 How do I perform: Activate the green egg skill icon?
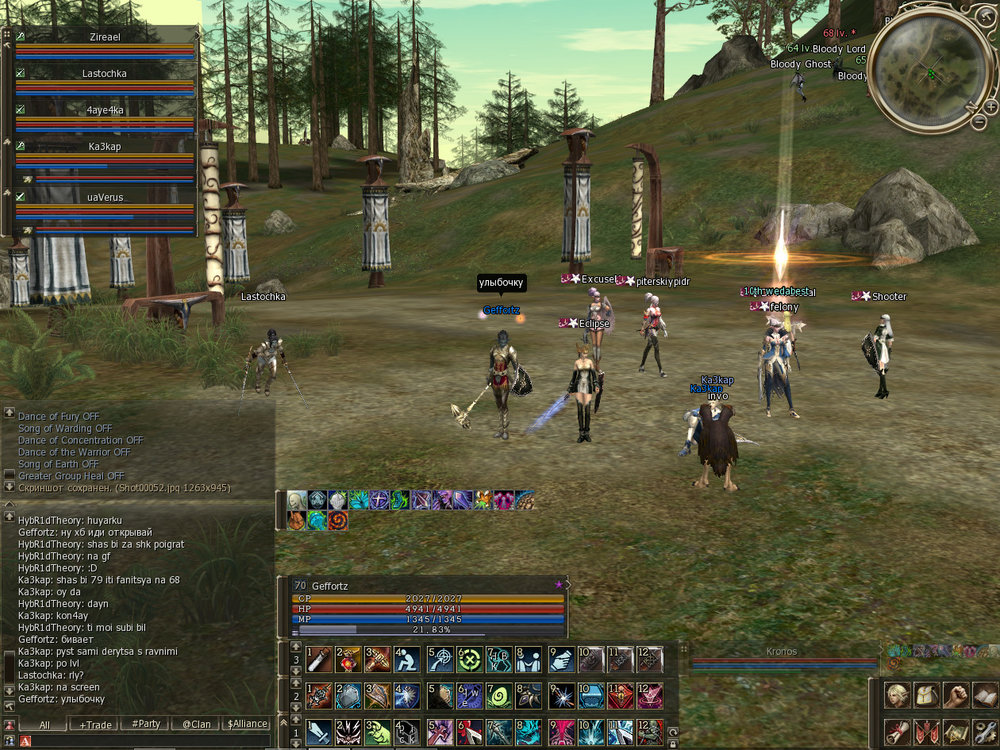pyautogui.click(x=498, y=695)
